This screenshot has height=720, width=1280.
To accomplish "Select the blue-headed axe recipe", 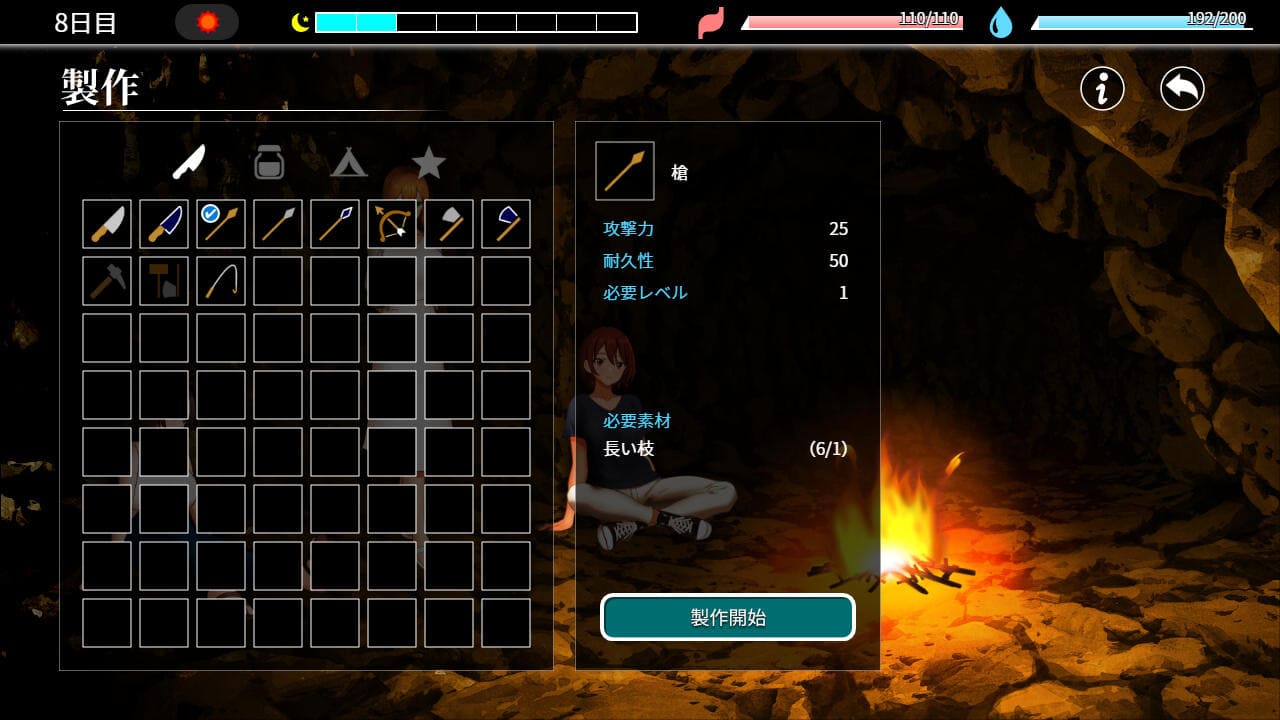I will (506, 224).
